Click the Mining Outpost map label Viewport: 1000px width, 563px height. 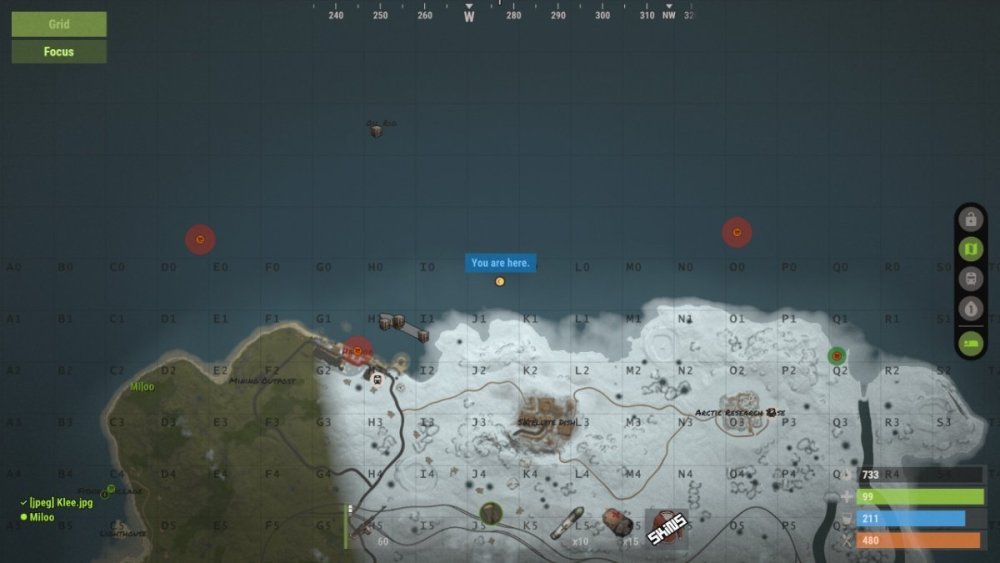(262, 381)
